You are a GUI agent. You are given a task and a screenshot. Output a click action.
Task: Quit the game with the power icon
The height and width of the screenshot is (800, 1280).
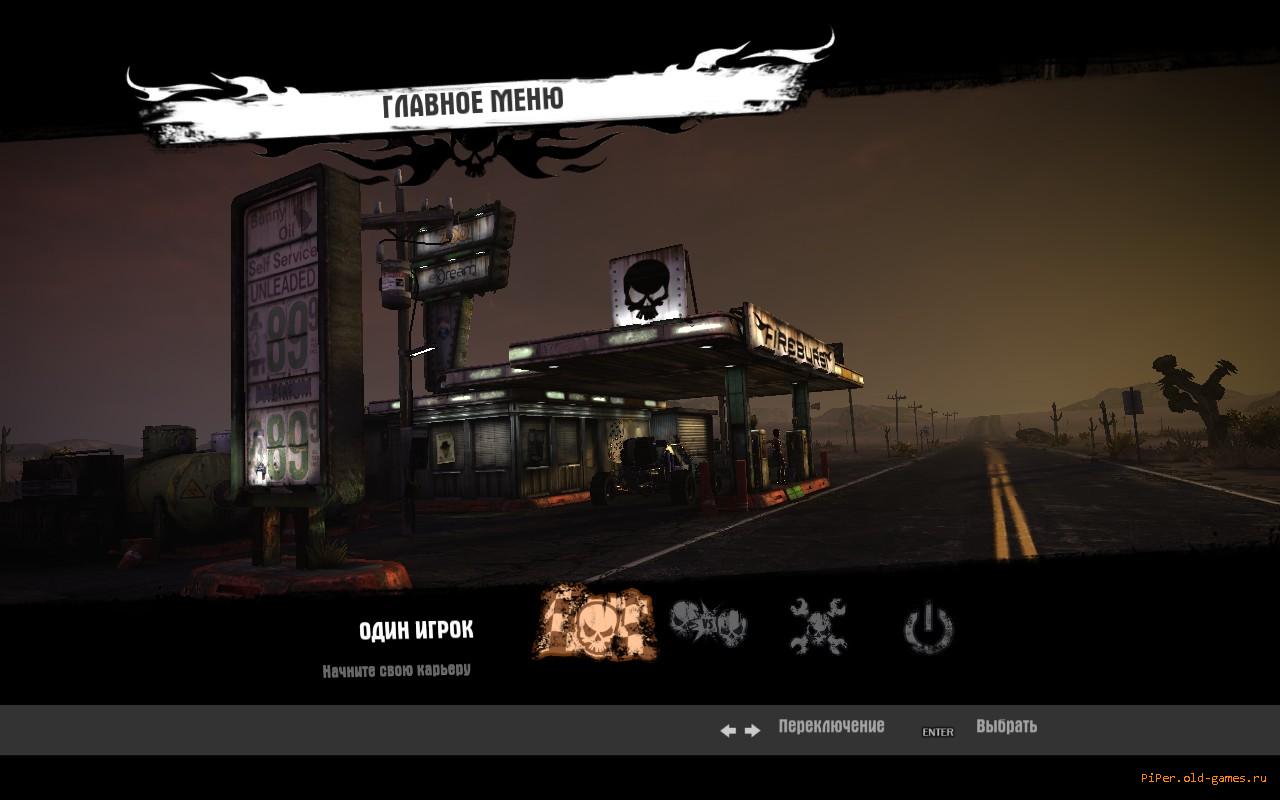[928, 627]
